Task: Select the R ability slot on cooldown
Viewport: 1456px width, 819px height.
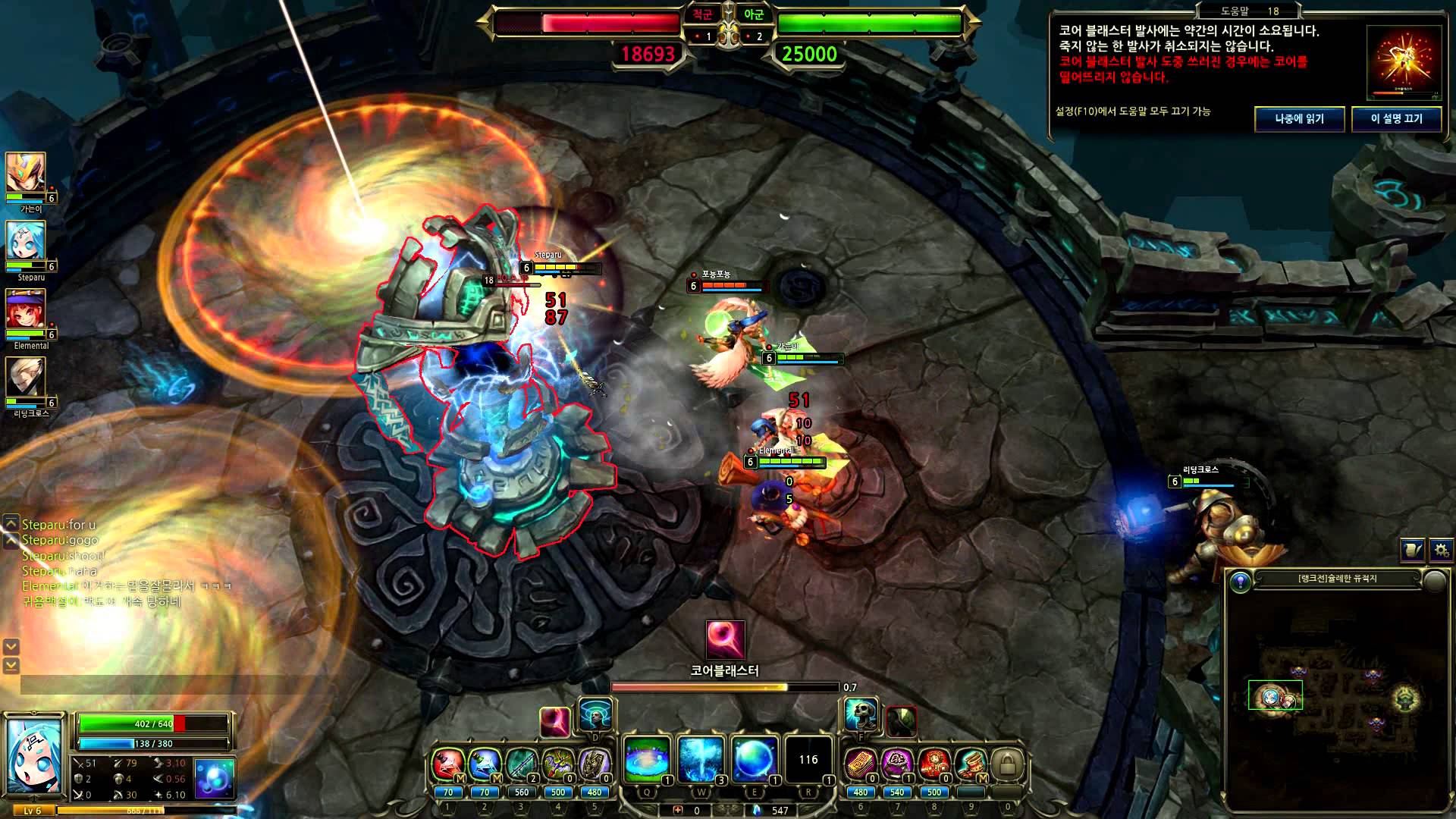Action: (808, 760)
